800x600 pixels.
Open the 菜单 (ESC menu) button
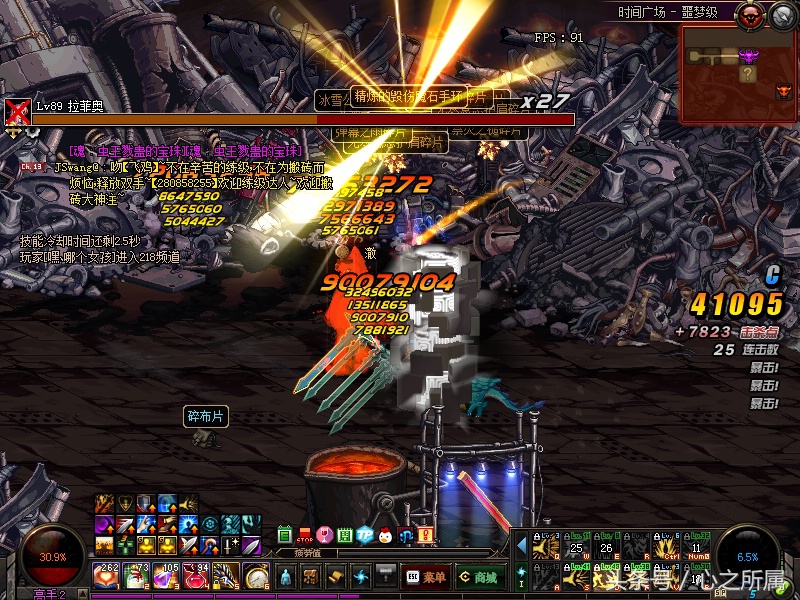coord(425,577)
